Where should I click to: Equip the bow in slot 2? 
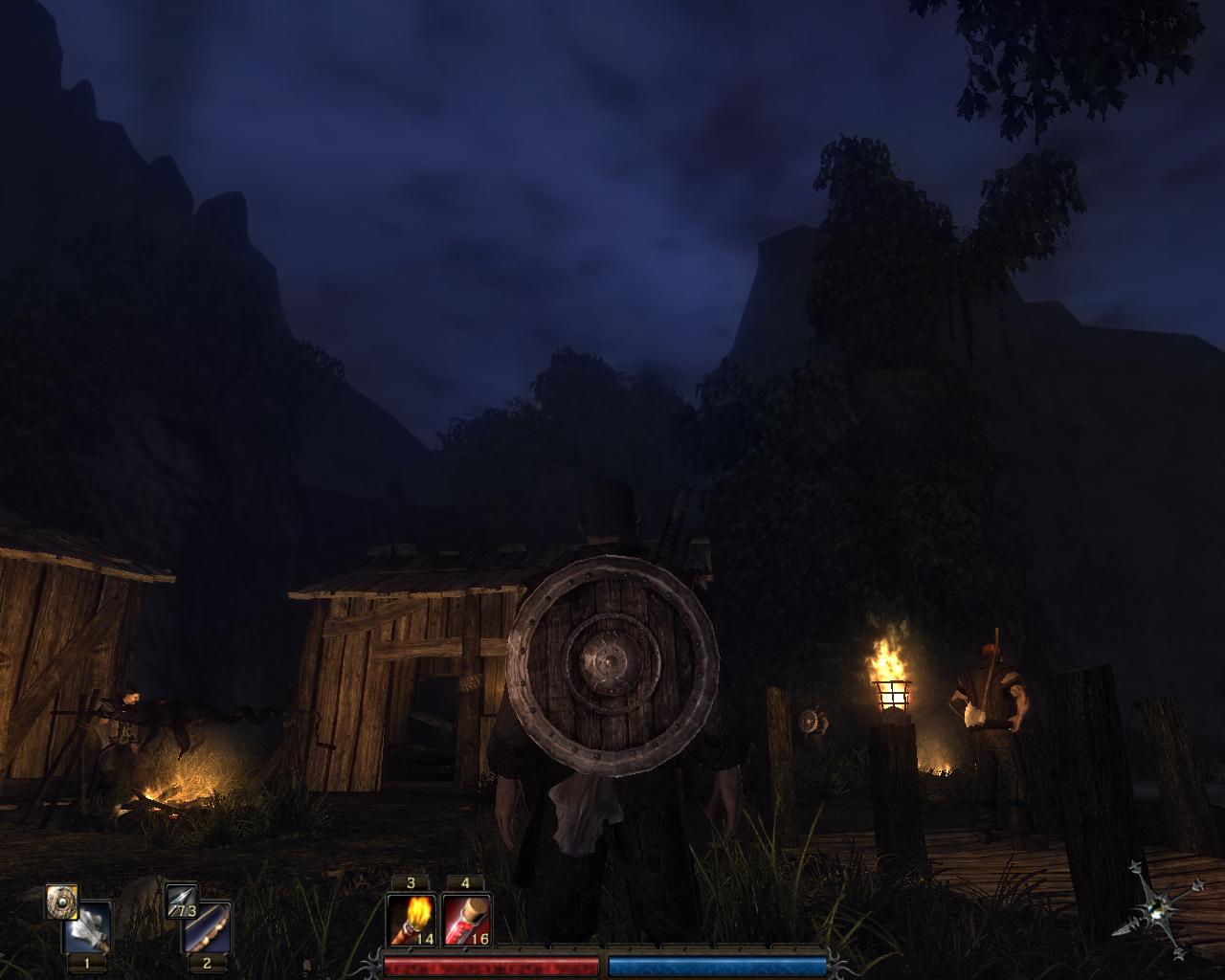(x=208, y=928)
